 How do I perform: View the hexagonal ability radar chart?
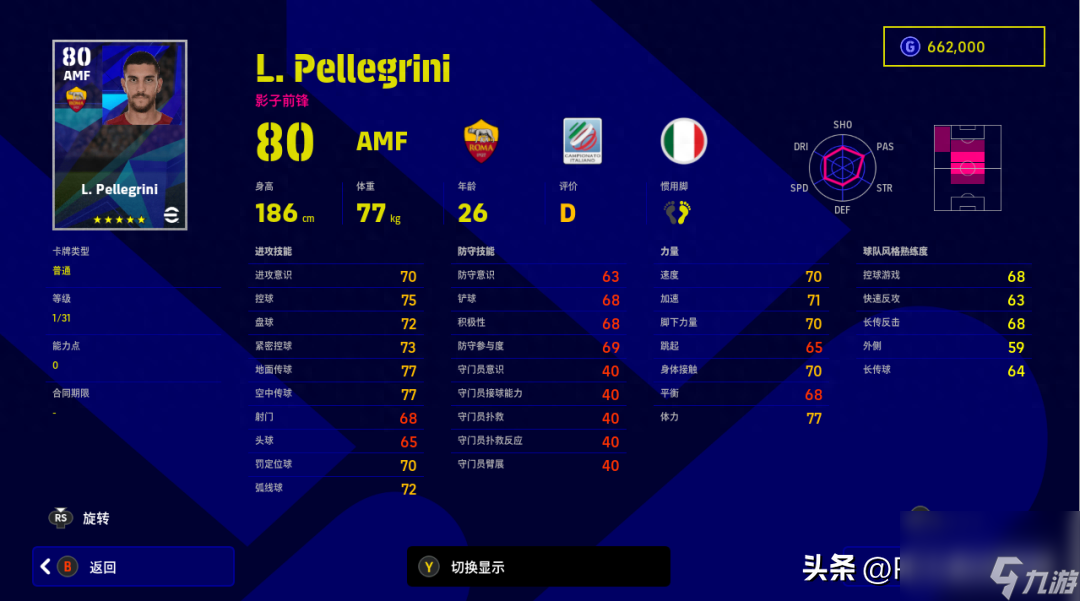click(842, 167)
